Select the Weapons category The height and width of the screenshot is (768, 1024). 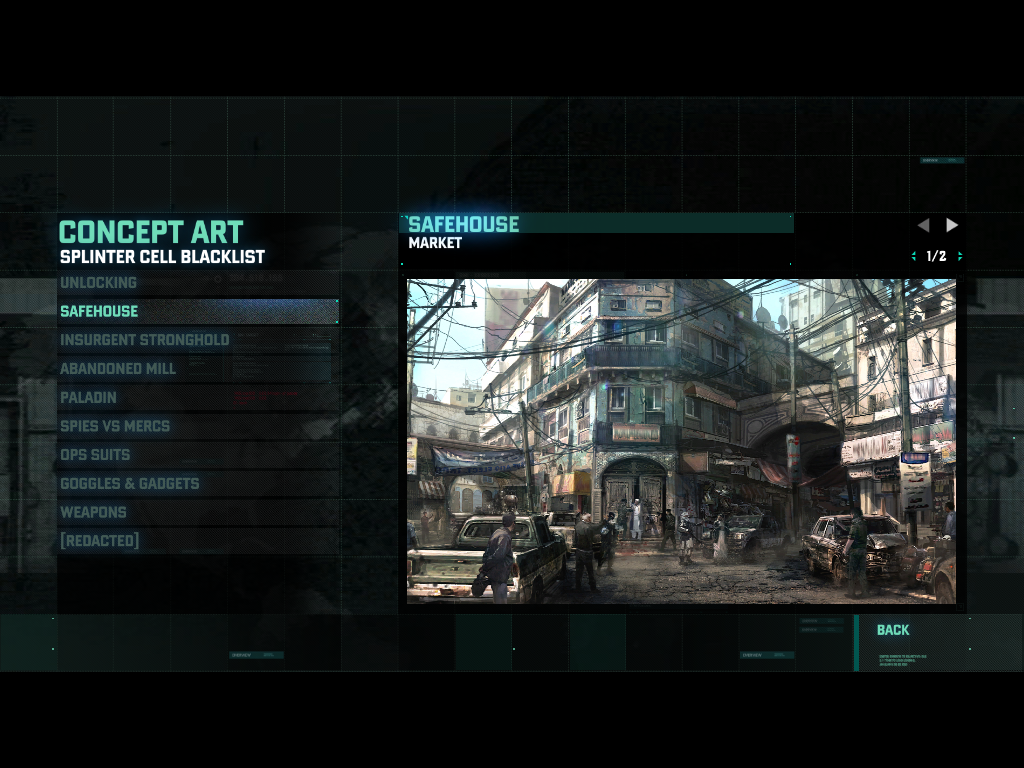point(93,512)
